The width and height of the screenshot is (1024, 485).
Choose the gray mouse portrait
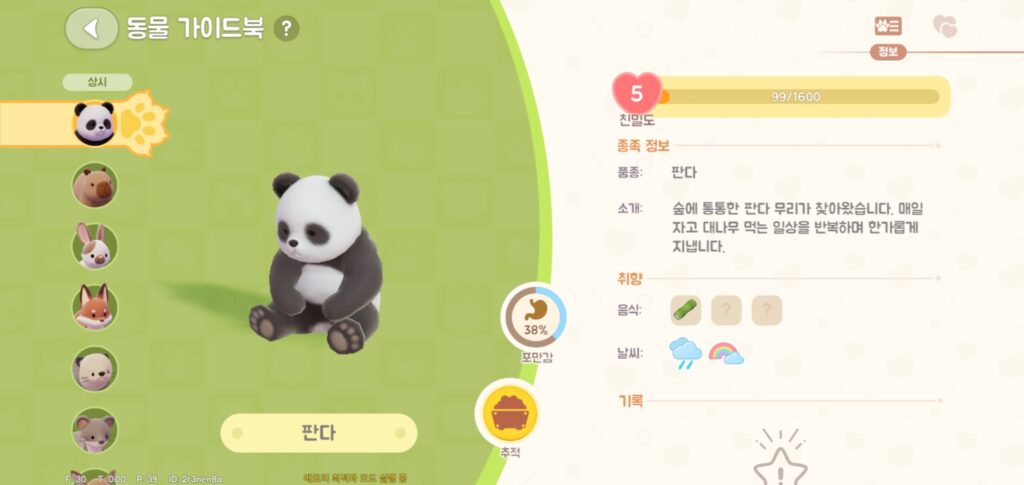pos(95,429)
